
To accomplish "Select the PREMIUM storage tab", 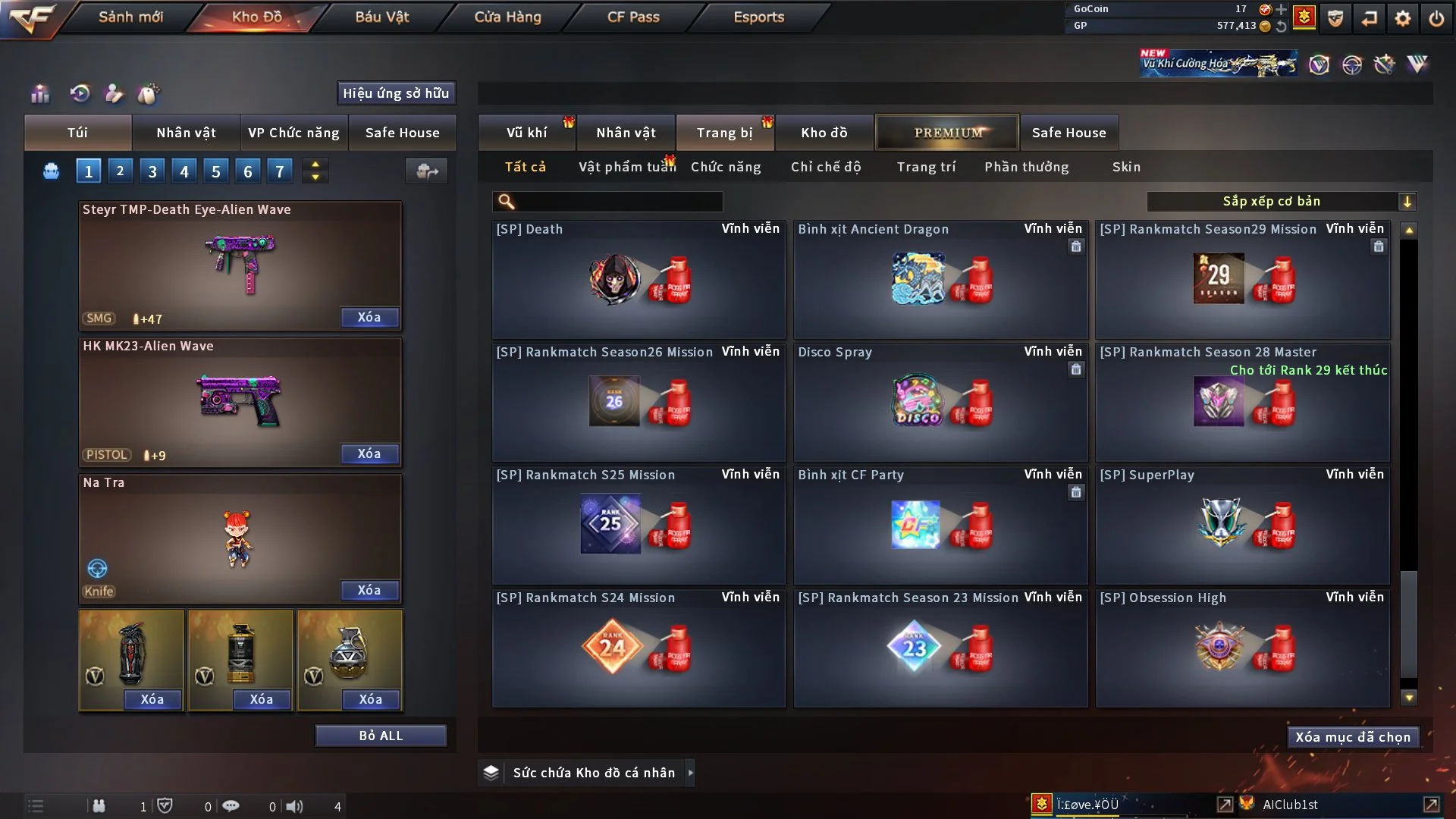I will point(947,133).
